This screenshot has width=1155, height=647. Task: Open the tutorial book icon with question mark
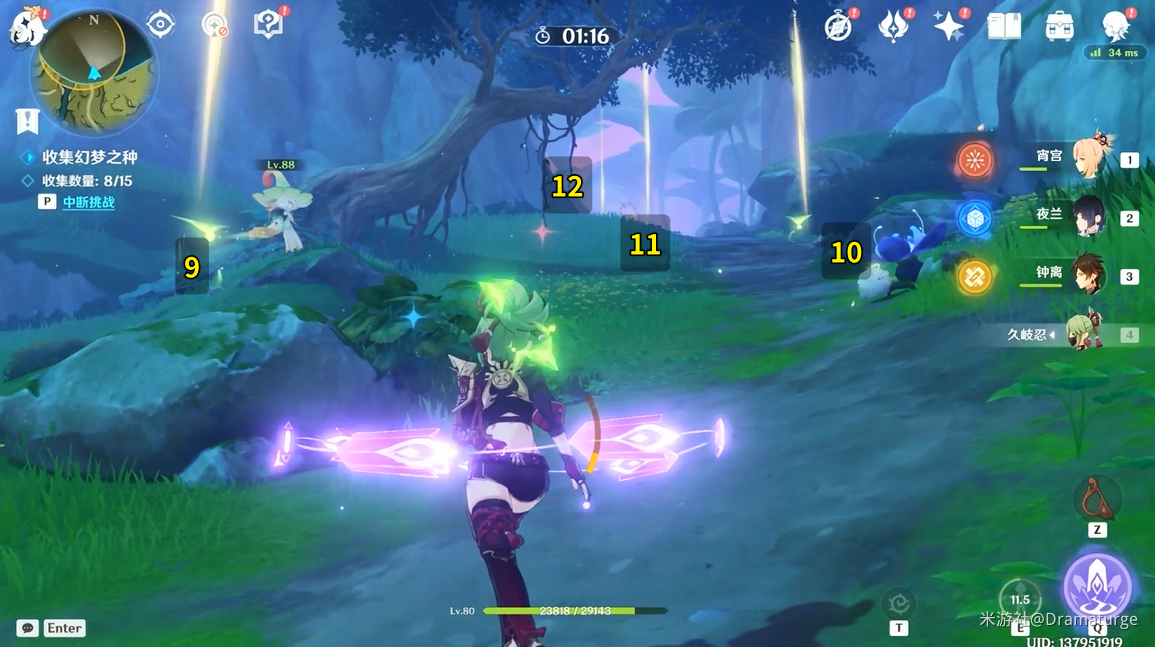click(x=268, y=24)
